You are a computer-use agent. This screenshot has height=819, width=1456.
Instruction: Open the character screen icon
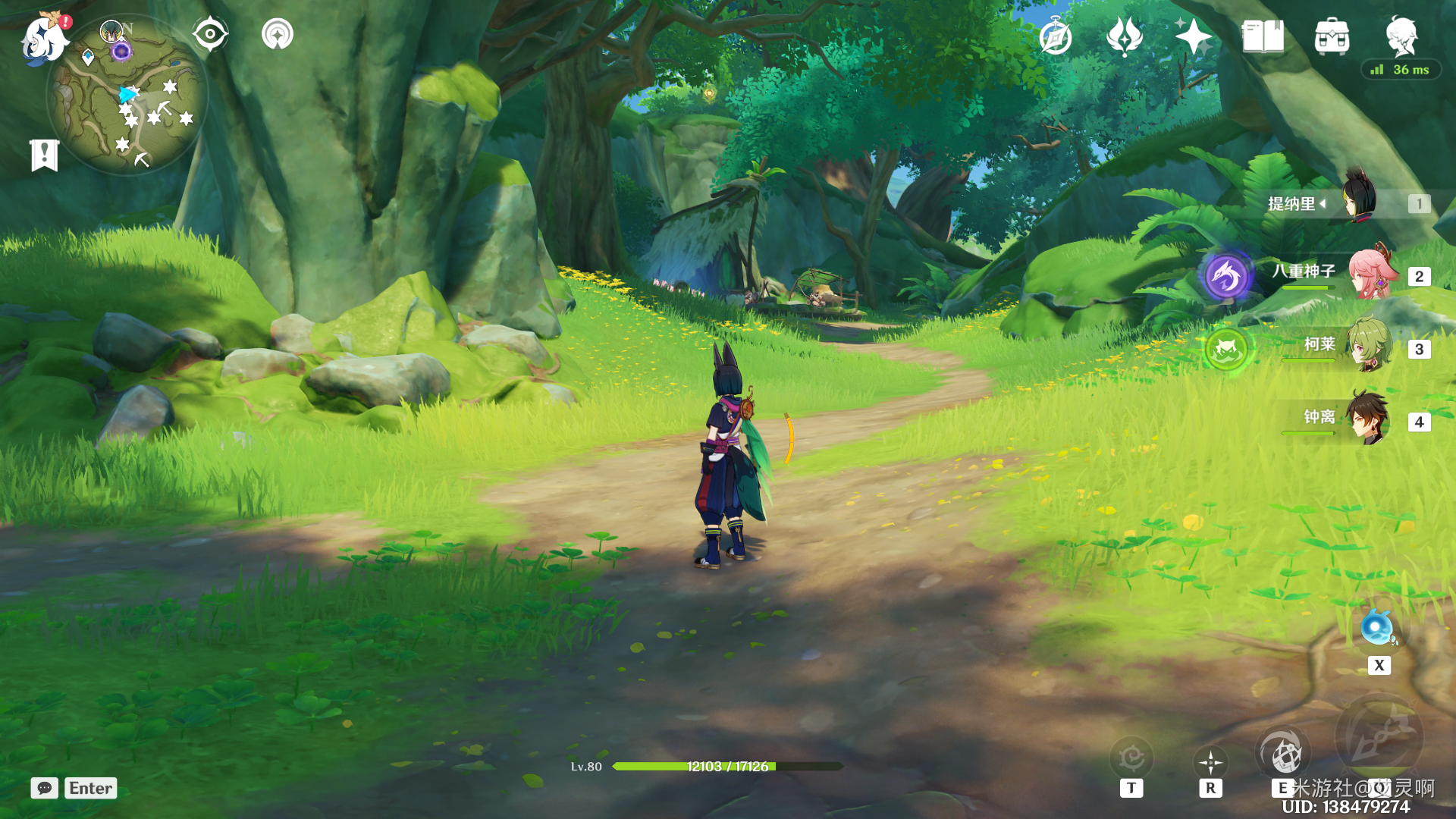(1401, 35)
